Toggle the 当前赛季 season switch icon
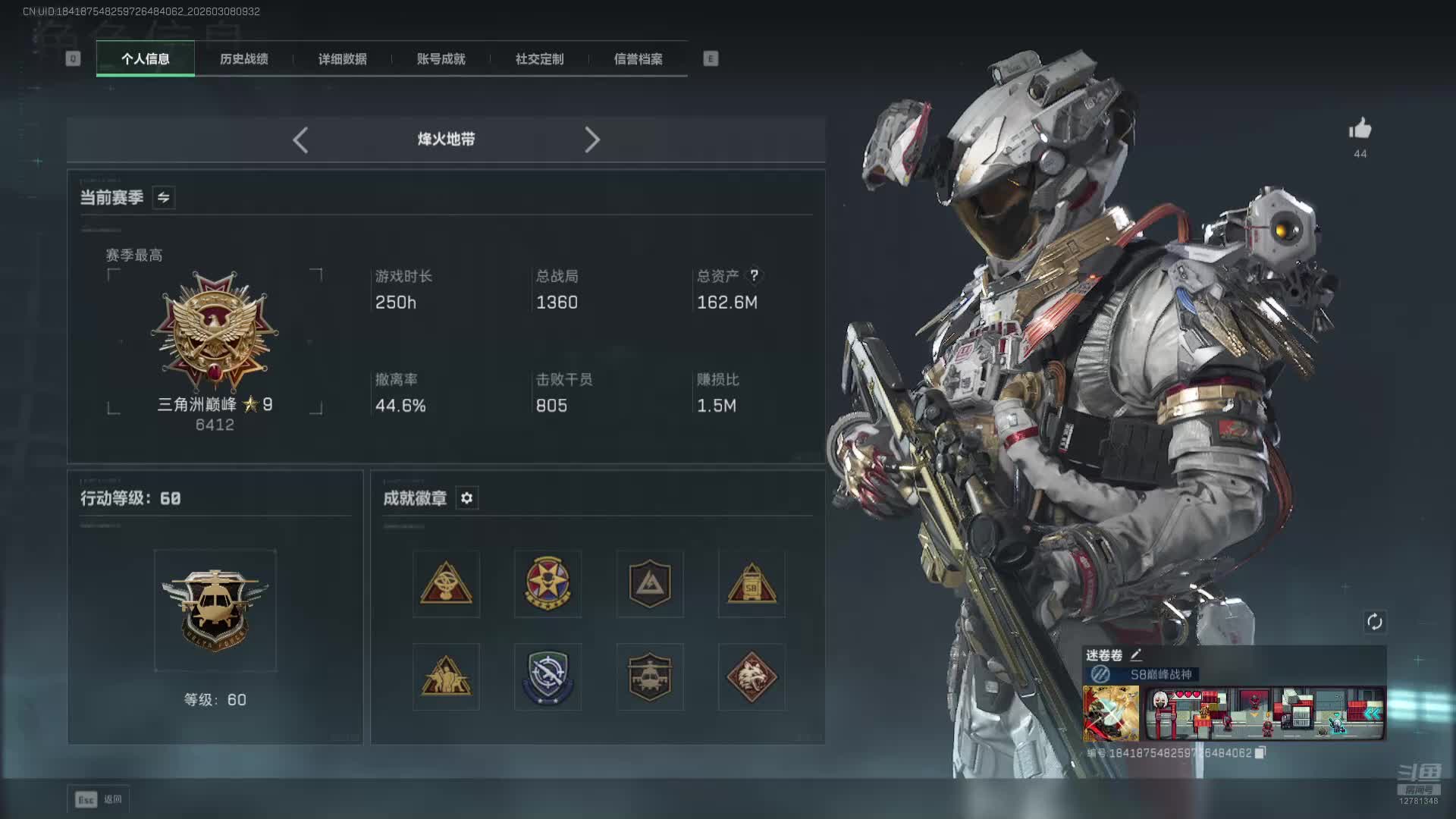This screenshot has width=1456, height=819. (163, 198)
